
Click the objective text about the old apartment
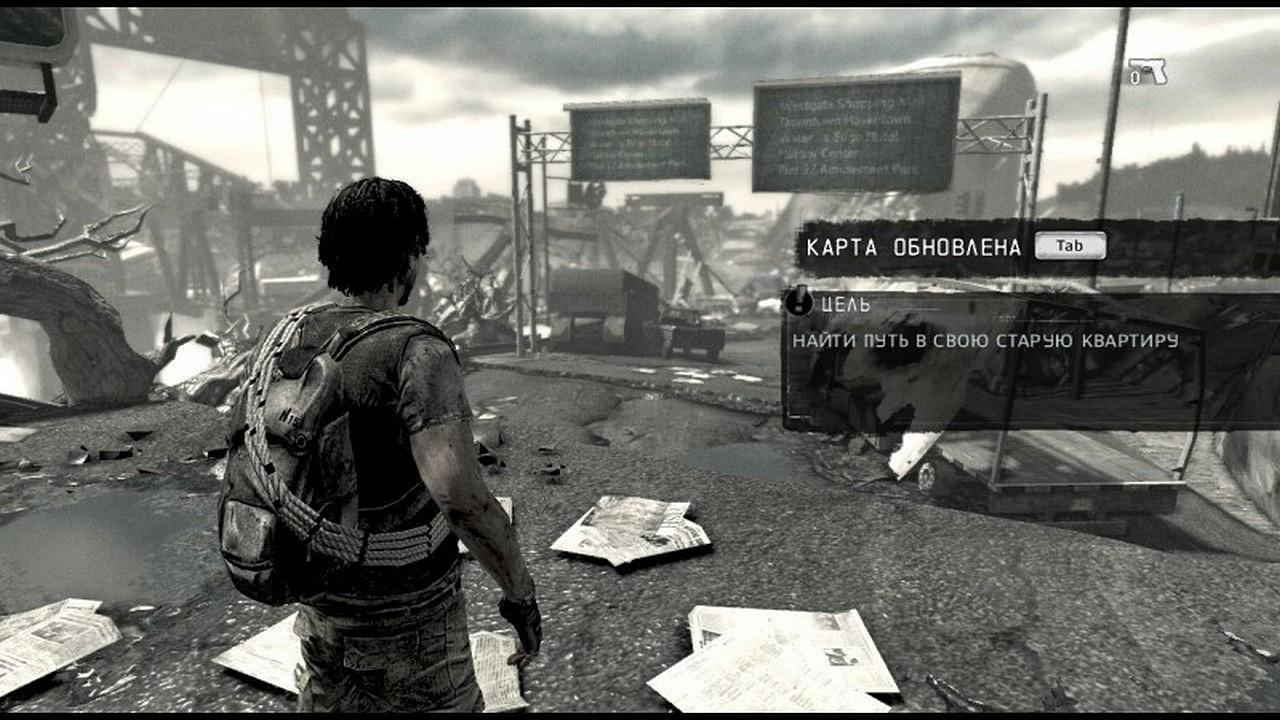(985, 341)
